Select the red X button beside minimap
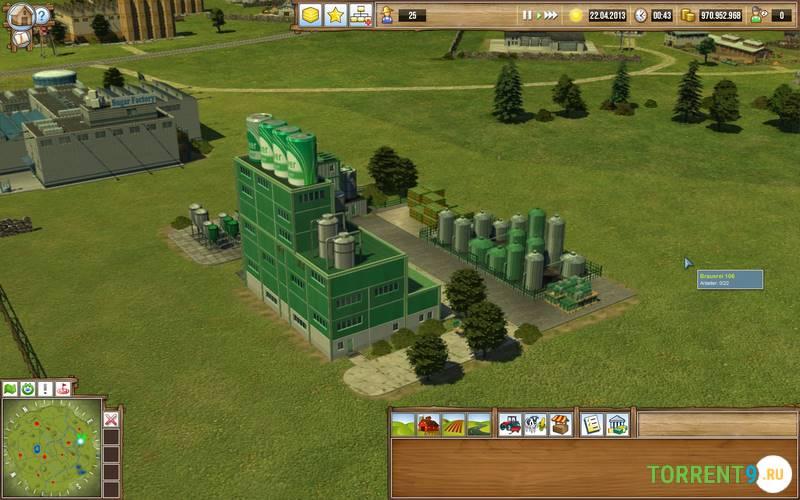 coord(111,419)
